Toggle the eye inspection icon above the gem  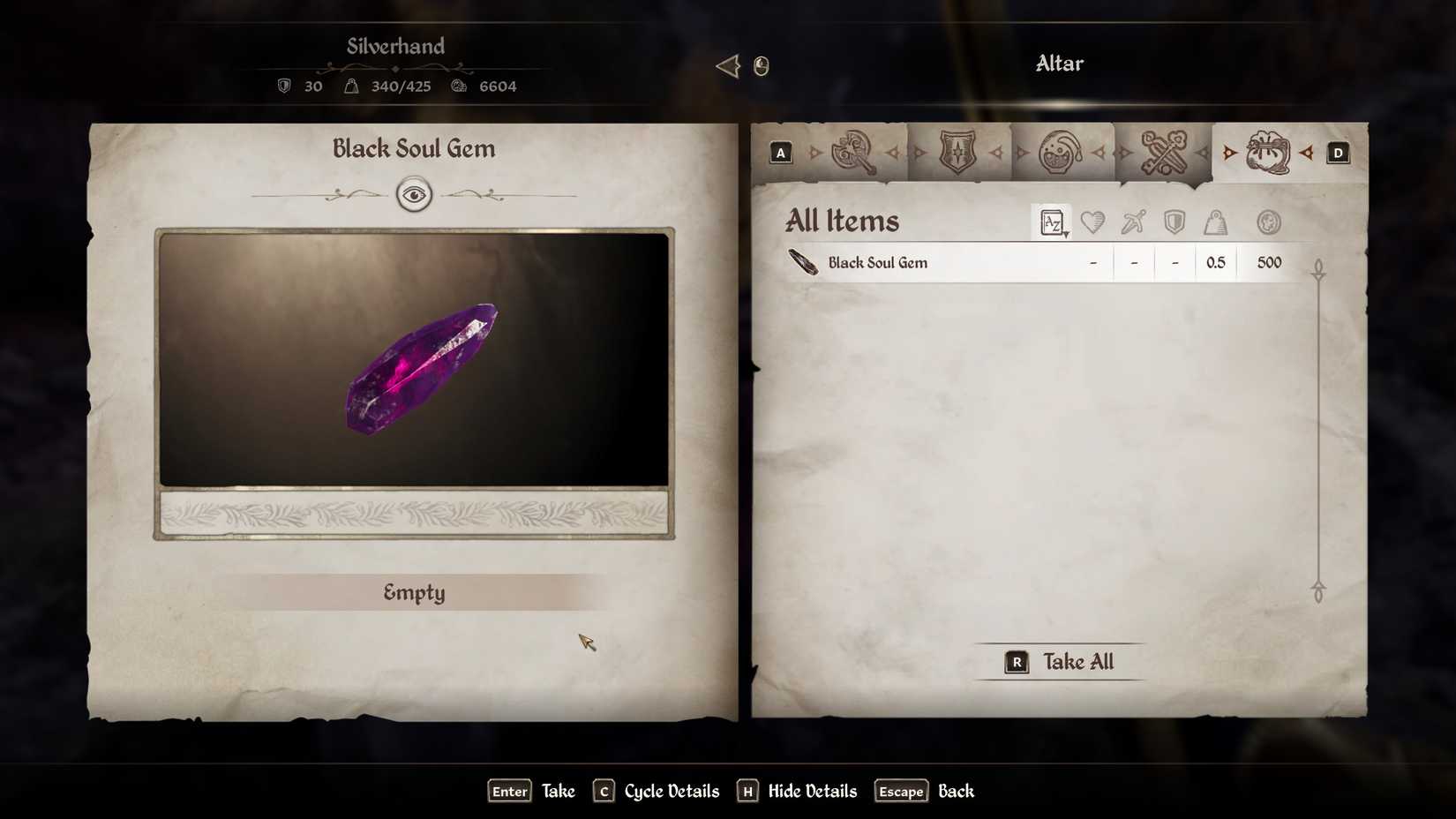[x=414, y=195]
